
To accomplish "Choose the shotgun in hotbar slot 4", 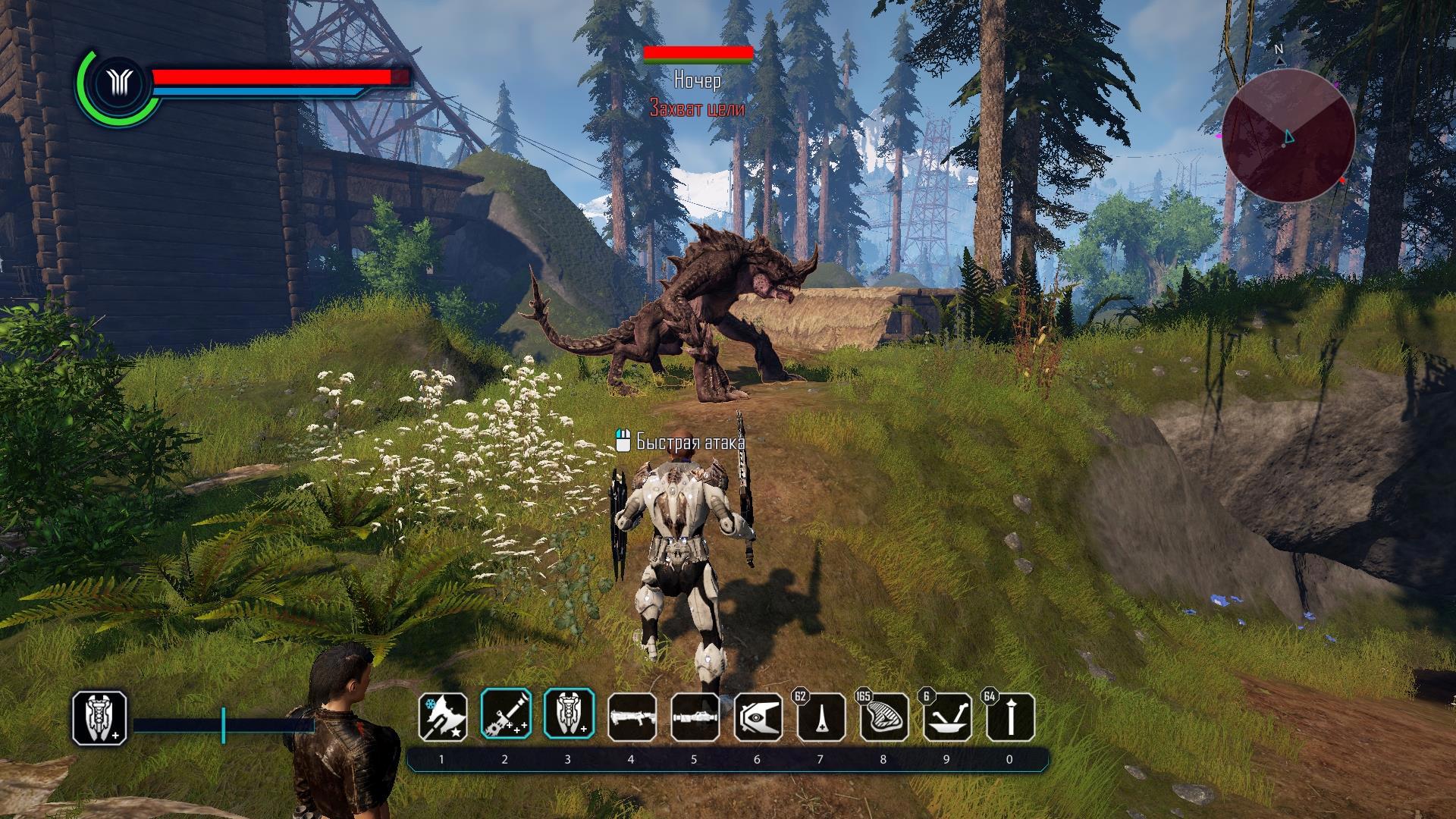I will pyautogui.click(x=632, y=717).
